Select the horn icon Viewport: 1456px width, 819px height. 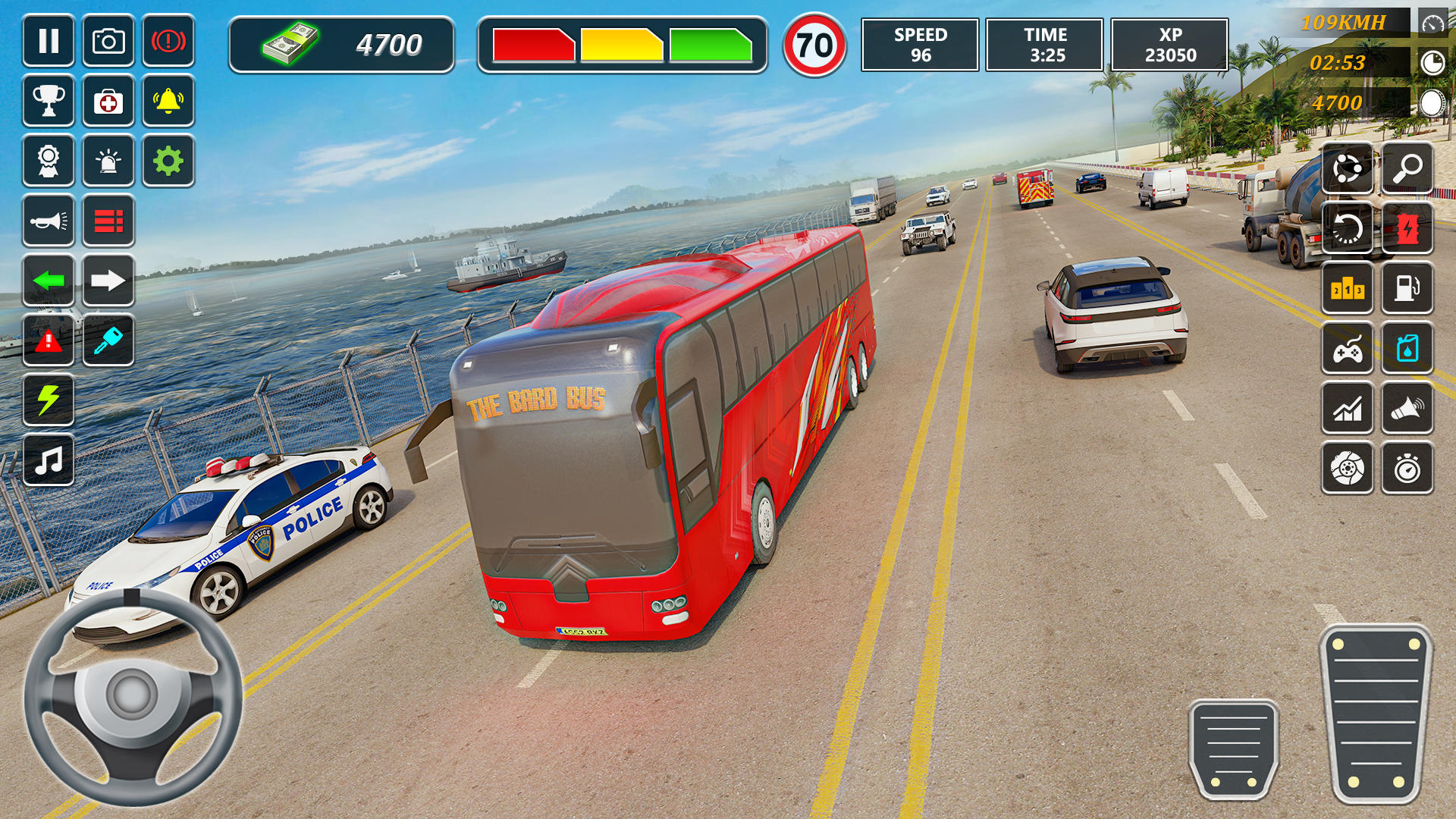[49, 221]
